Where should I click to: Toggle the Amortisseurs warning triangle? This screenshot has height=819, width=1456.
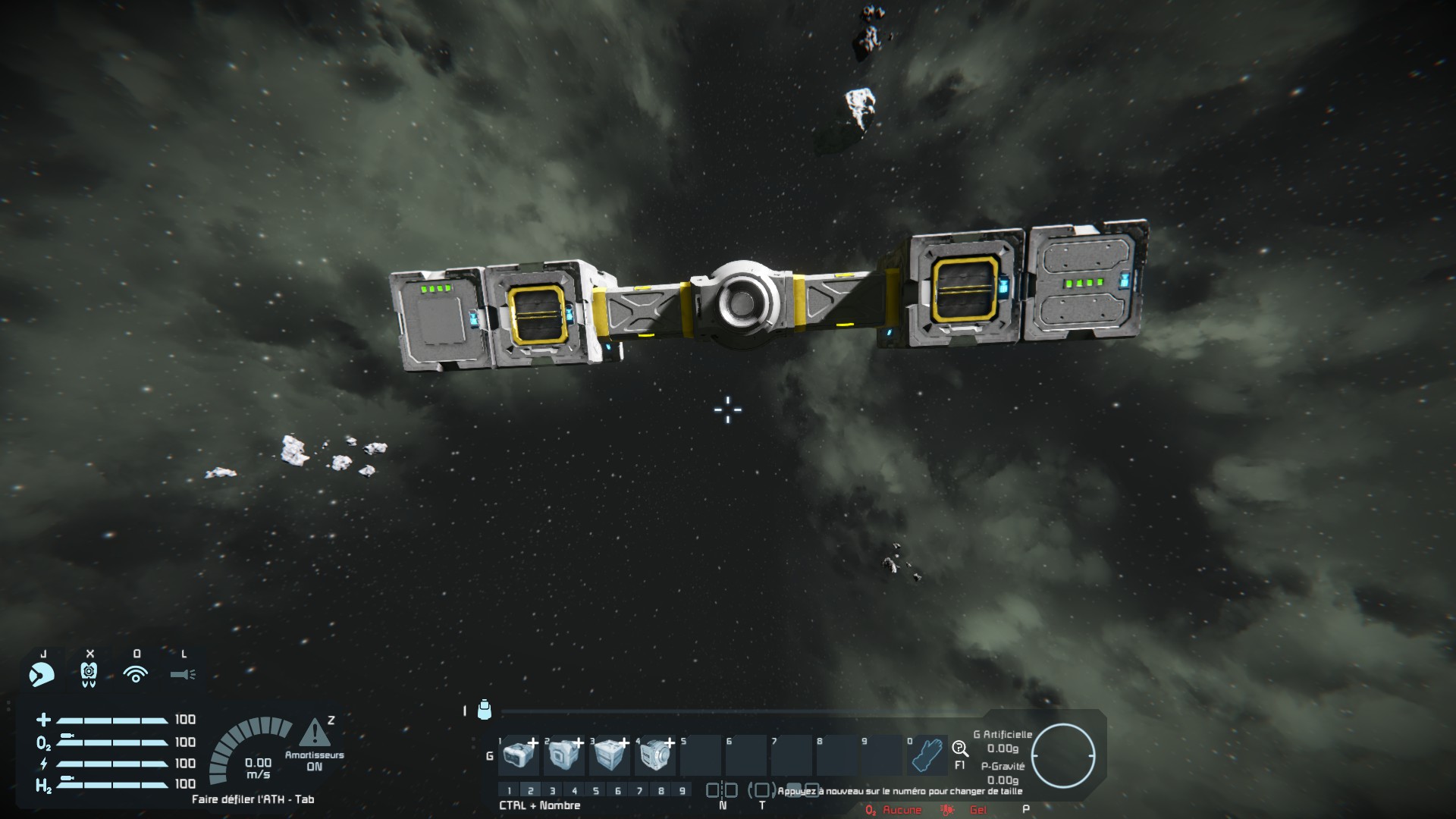click(x=314, y=733)
